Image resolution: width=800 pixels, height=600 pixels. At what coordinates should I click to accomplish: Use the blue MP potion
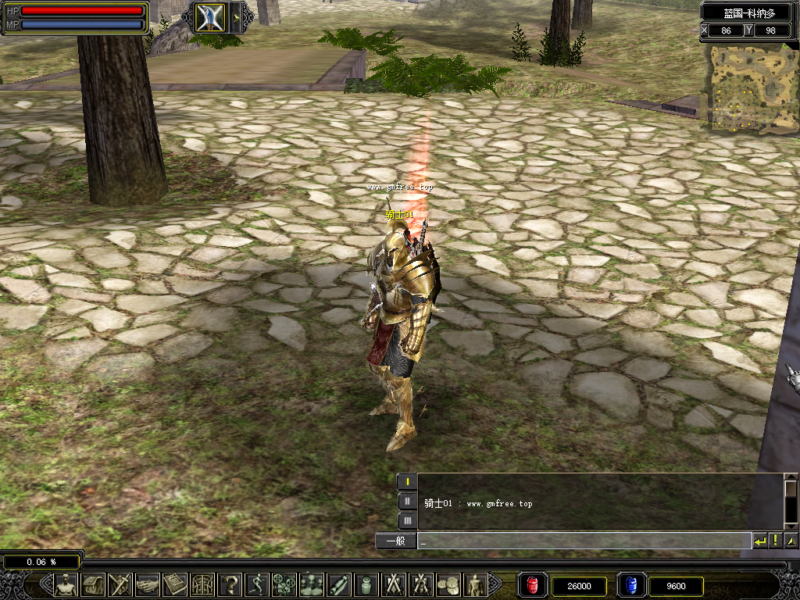631,585
